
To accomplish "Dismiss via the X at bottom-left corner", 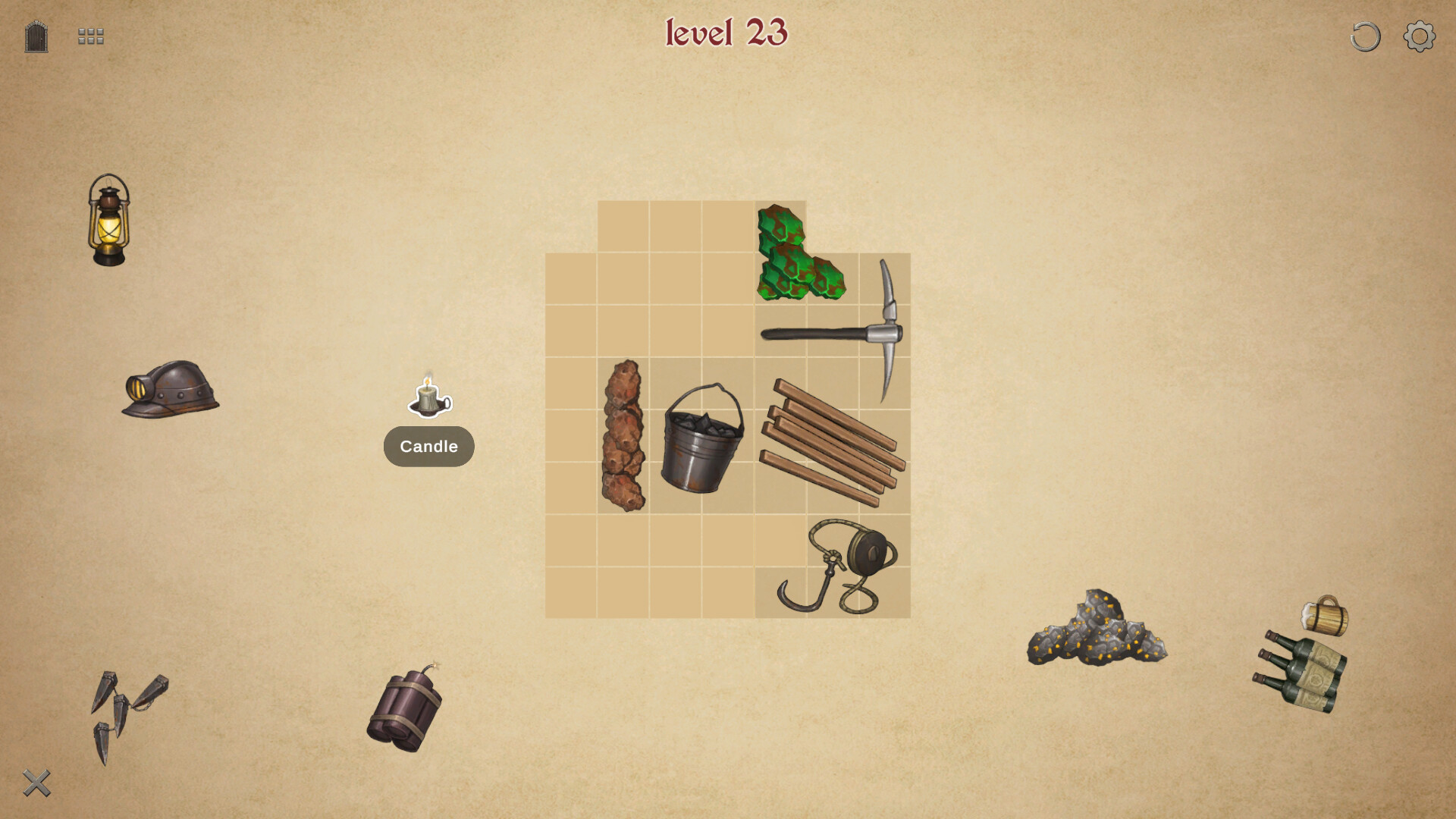I will pyautogui.click(x=37, y=782).
